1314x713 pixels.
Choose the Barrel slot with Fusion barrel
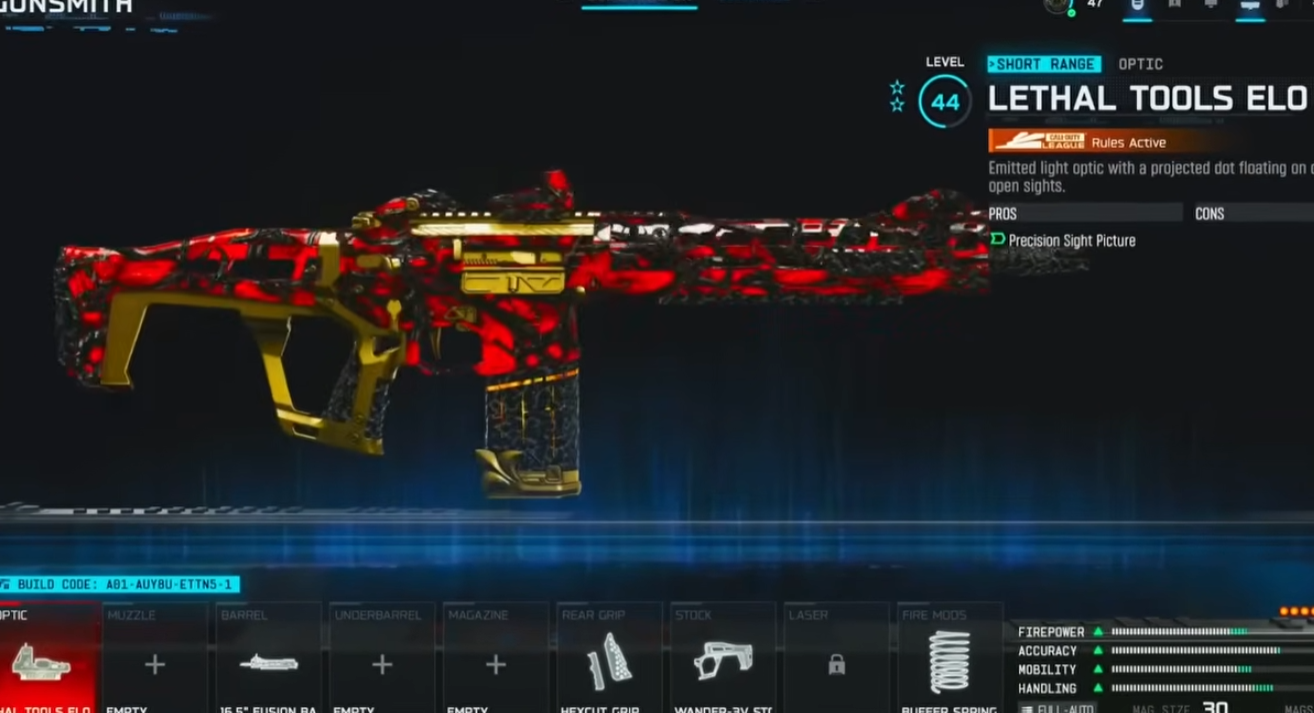268,662
